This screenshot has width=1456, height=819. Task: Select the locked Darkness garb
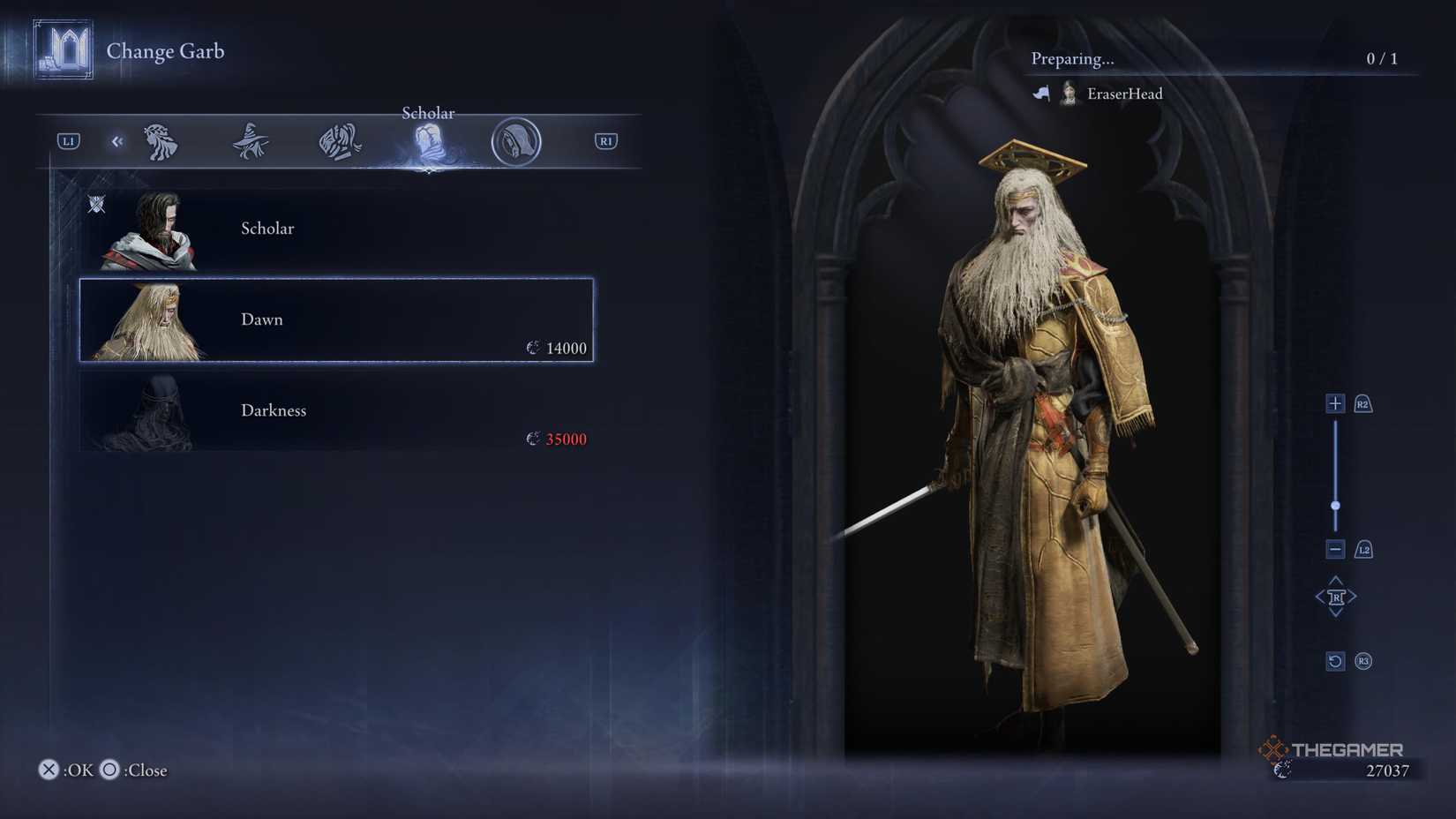click(x=335, y=410)
